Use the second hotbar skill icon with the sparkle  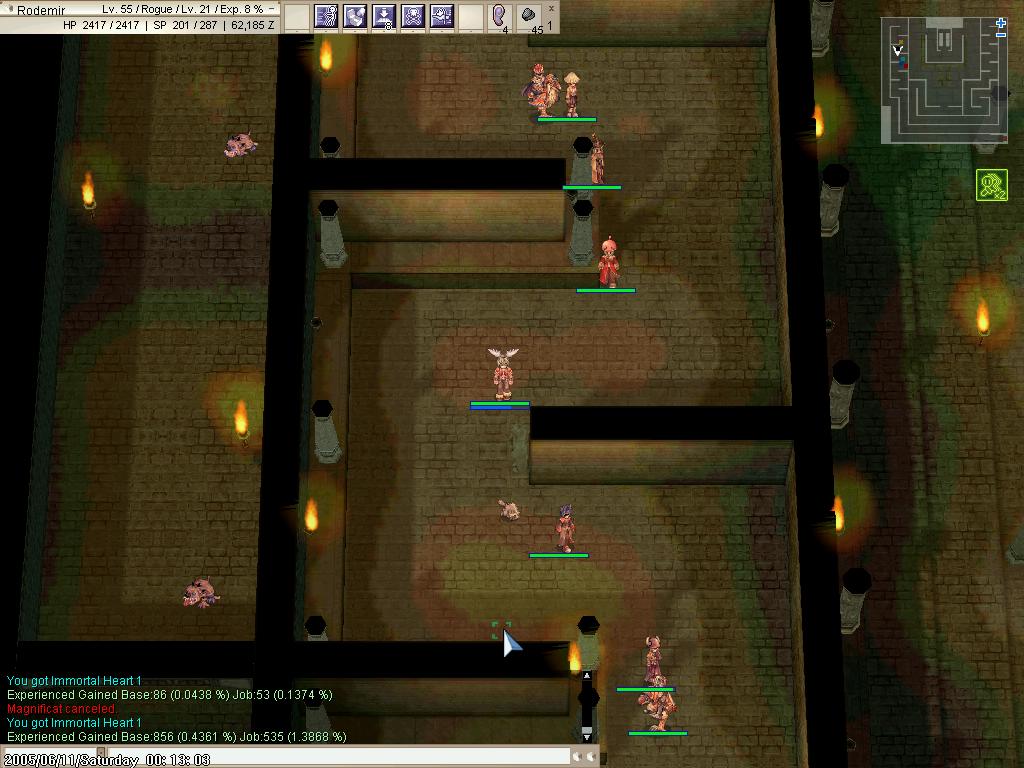click(x=355, y=16)
